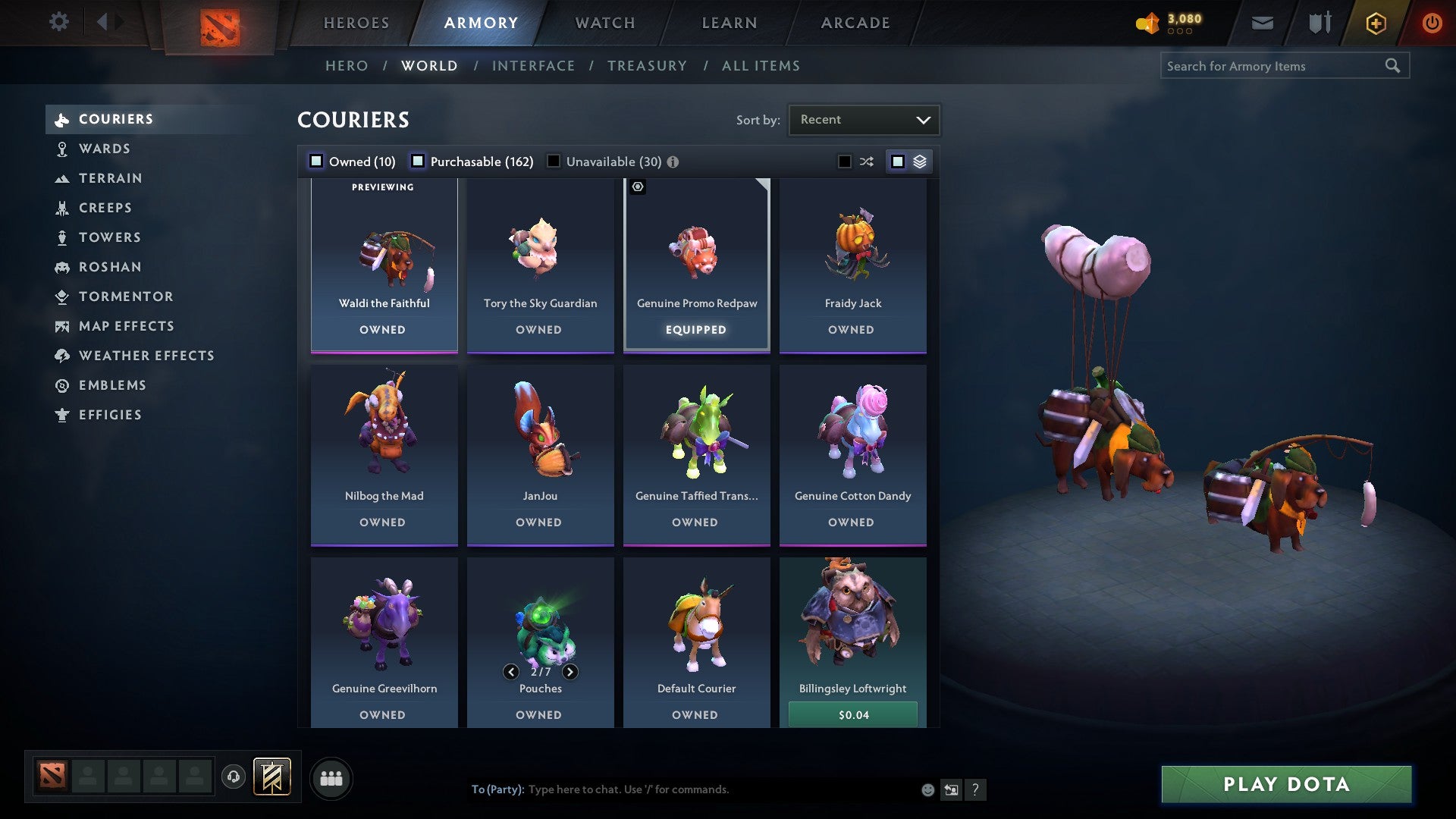1456x819 pixels.
Task: Click the next arrow on the Pouches courier
Action: 570,672
